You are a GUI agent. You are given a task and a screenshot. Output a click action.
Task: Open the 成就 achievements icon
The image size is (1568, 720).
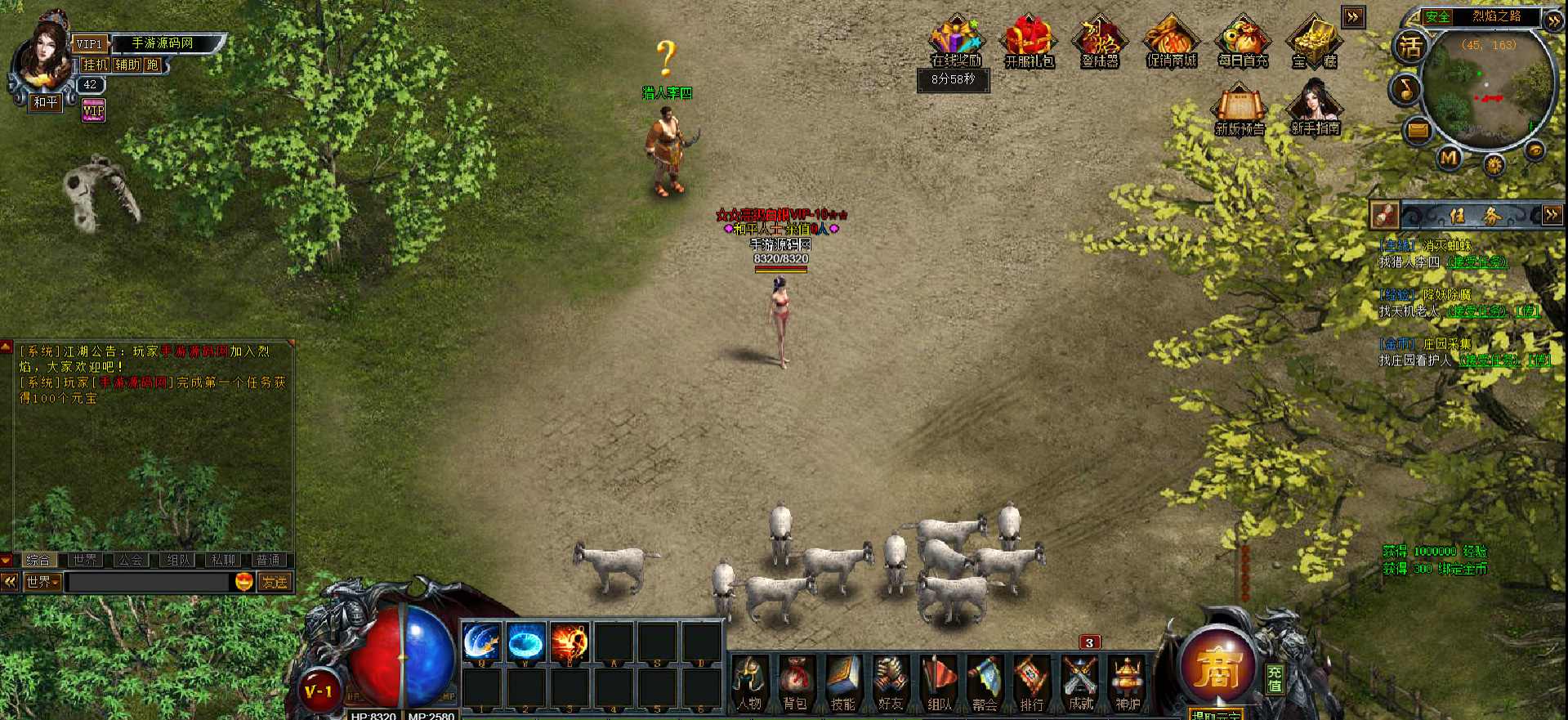coord(1080,683)
